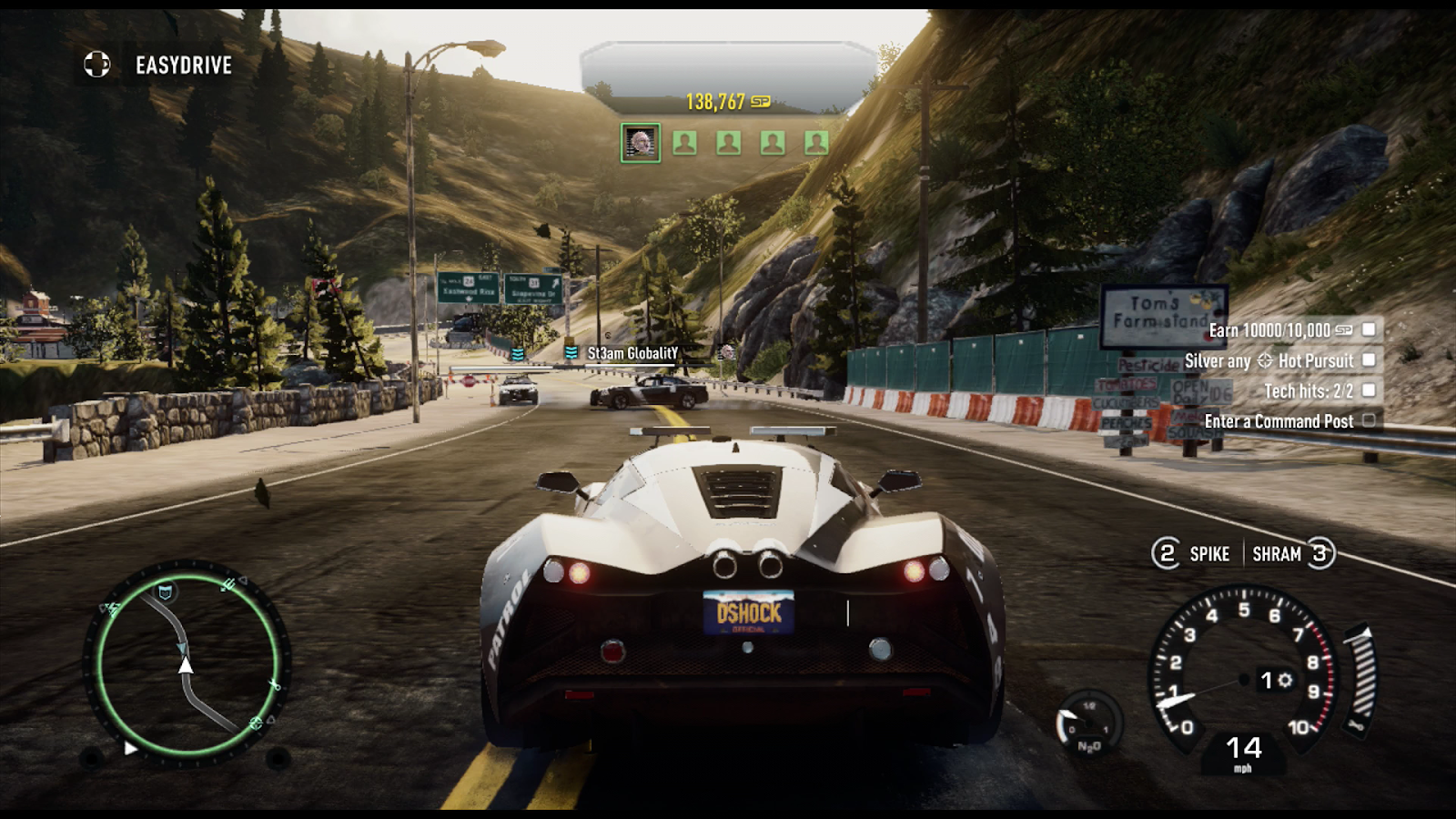Toggle the Tech hits objective checkbox
The height and width of the screenshot is (819, 1456).
[1369, 390]
